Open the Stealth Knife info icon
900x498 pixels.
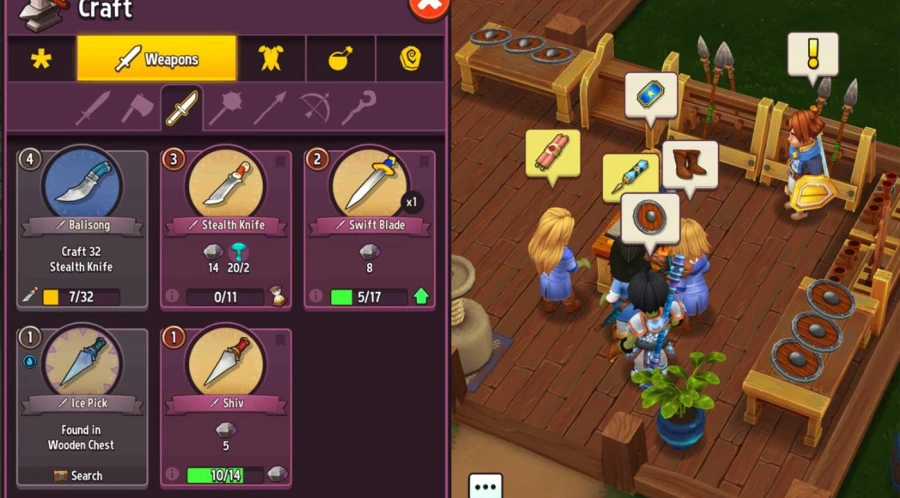pos(172,297)
